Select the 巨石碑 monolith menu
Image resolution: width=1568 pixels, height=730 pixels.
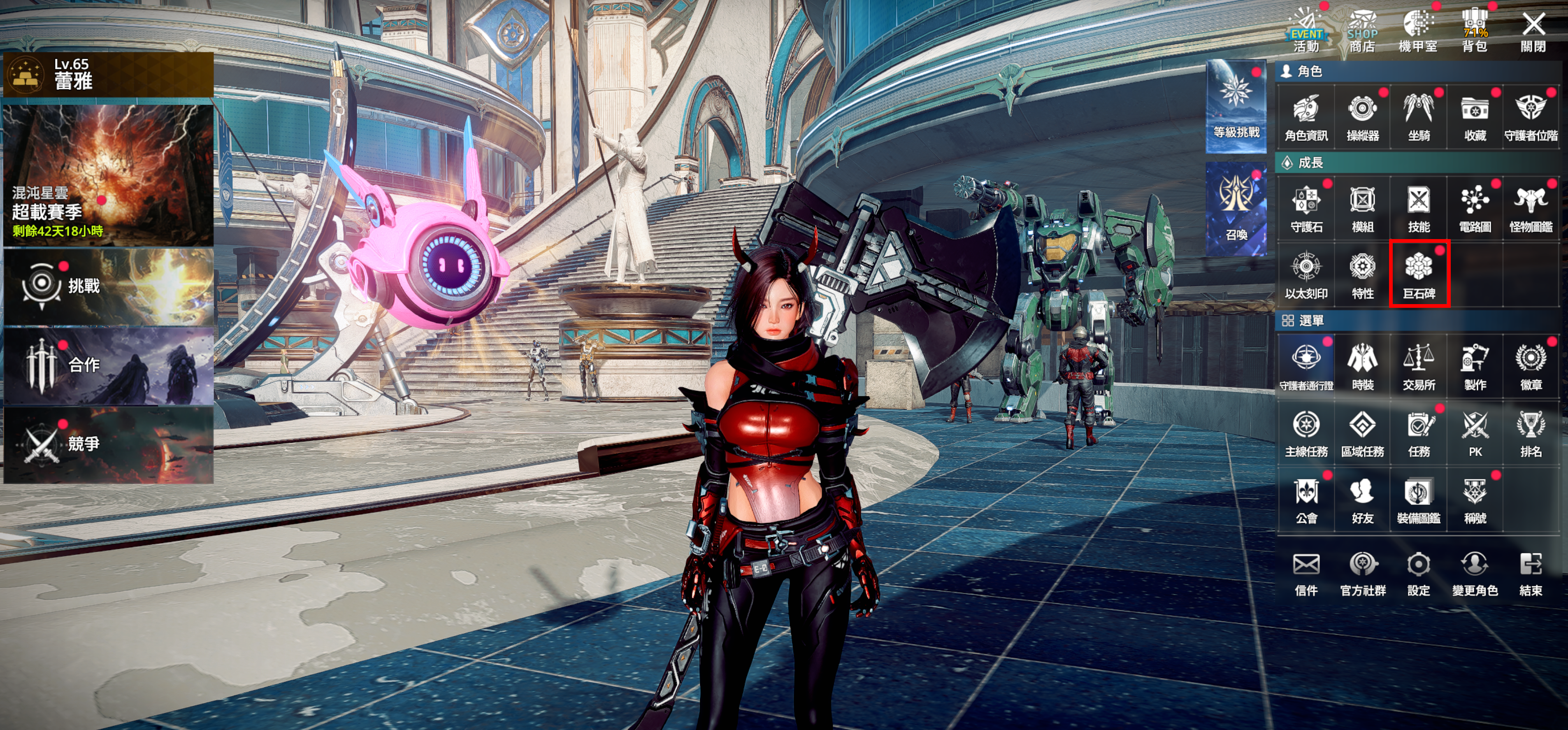coord(1419,273)
